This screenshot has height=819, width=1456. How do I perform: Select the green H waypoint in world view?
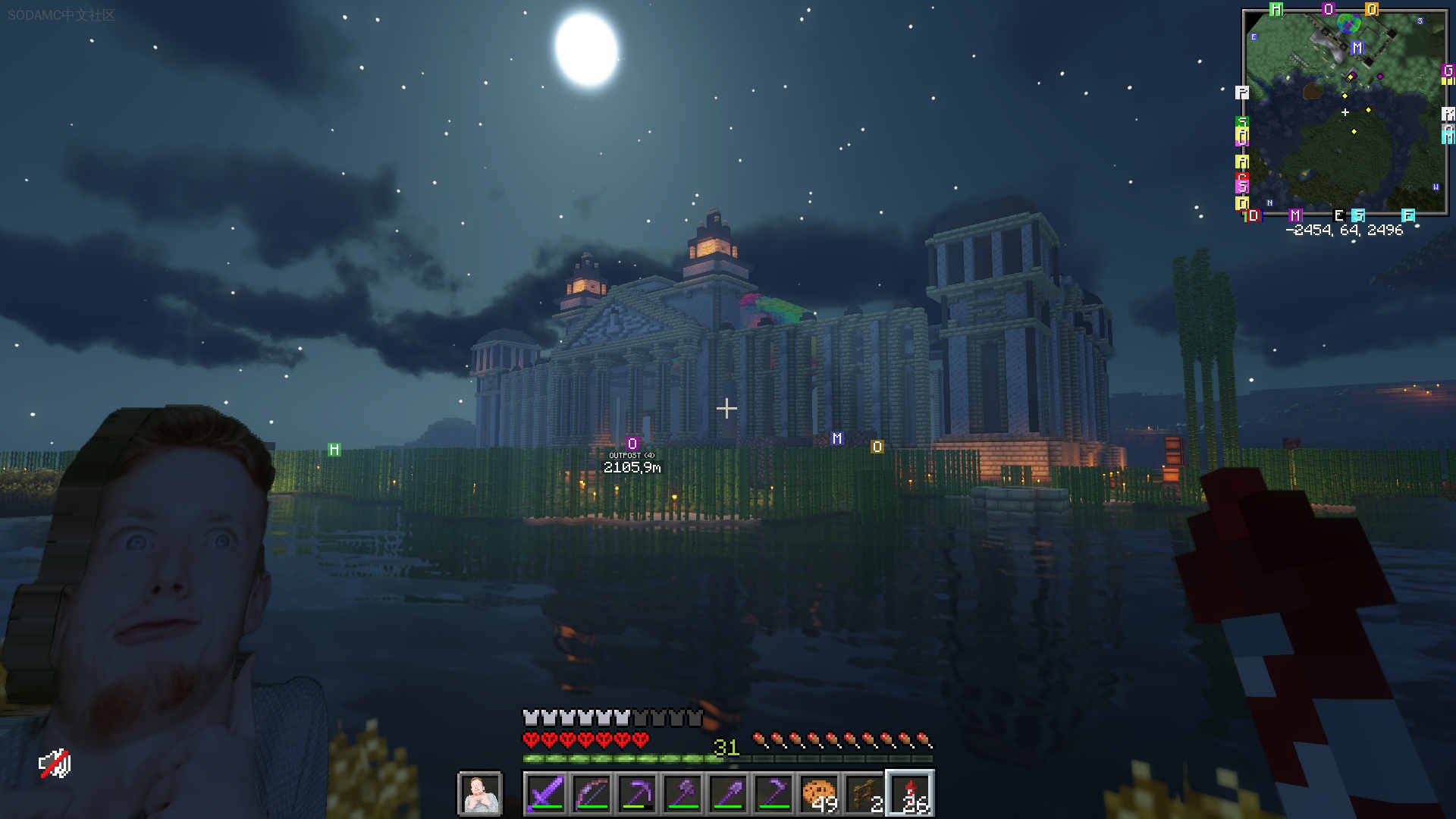(x=334, y=450)
